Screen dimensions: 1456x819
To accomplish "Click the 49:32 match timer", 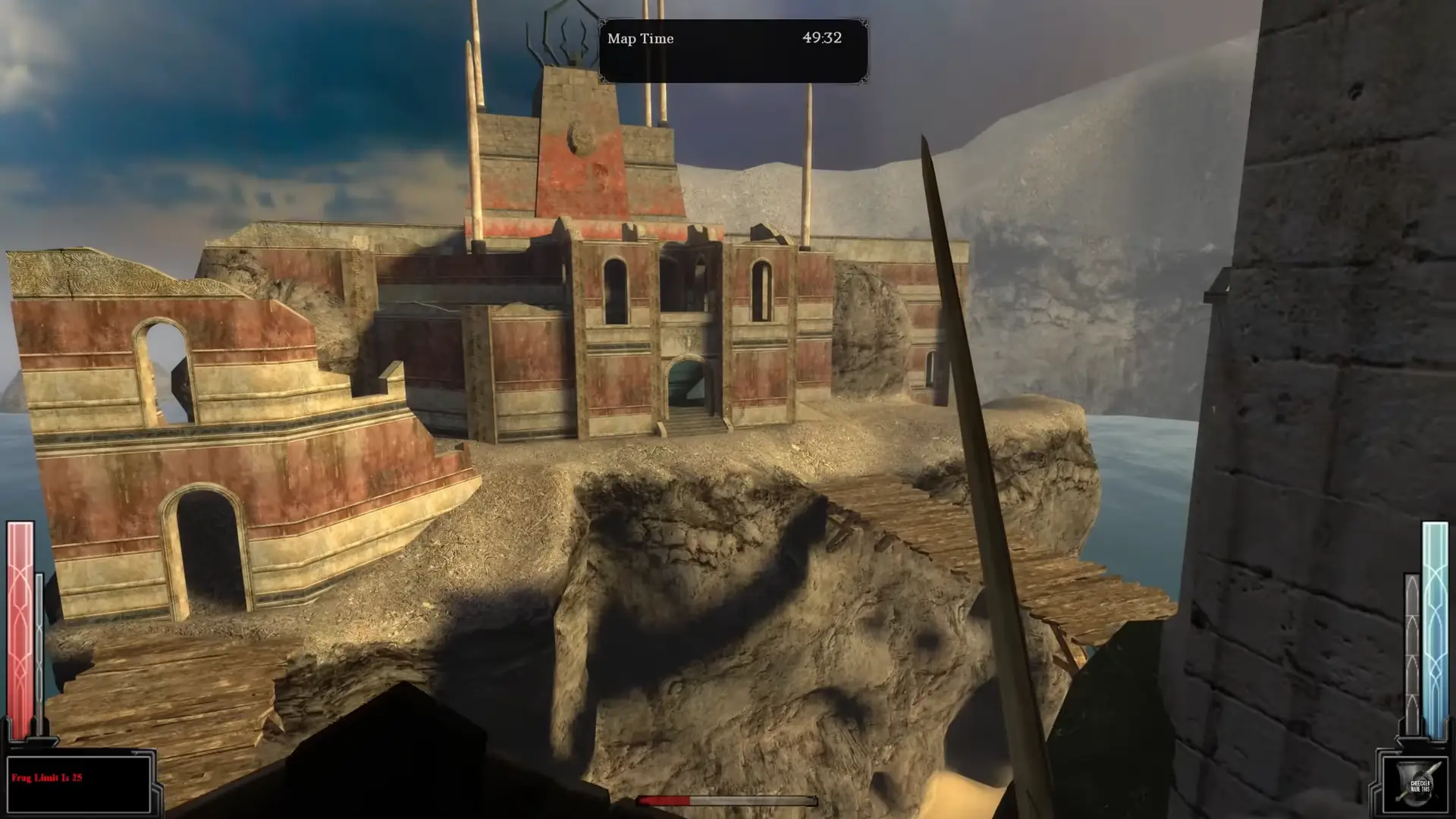I will click(x=821, y=39).
